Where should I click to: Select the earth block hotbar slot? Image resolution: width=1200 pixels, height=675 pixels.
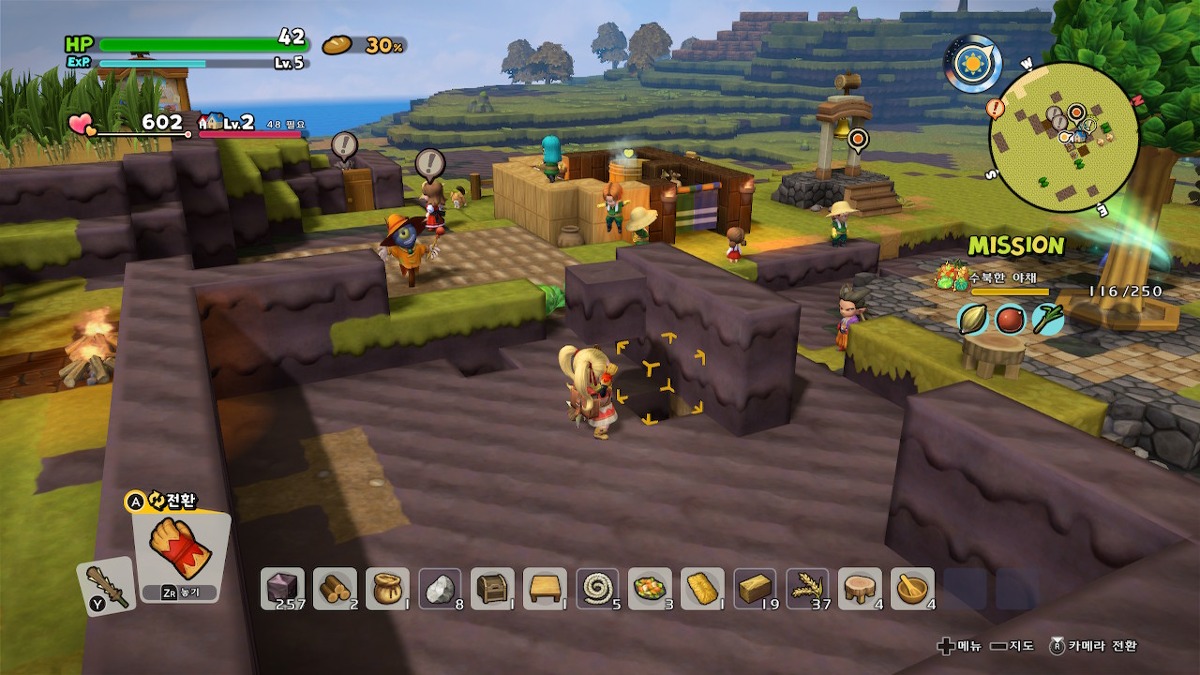(282, 588)
